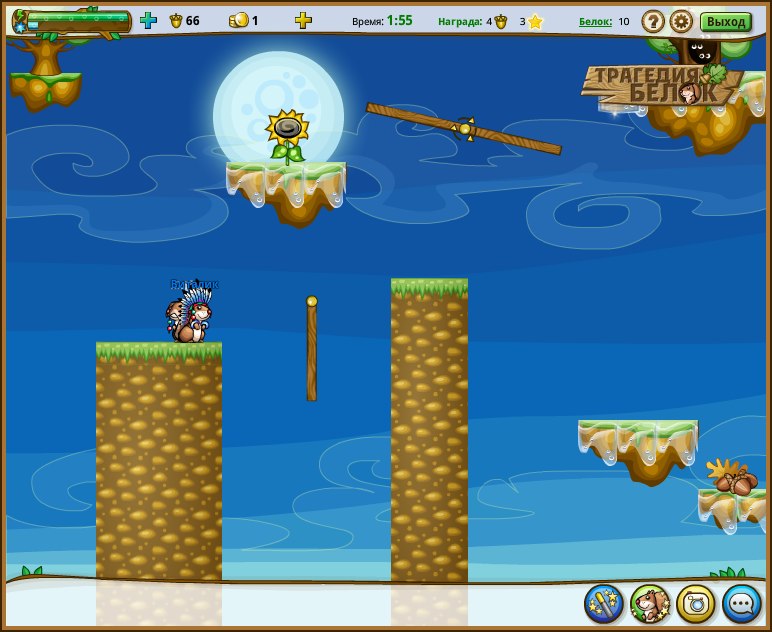772x632 pixels.
Task: Add energy with the teal plus
Action: (x=148, y=20)
